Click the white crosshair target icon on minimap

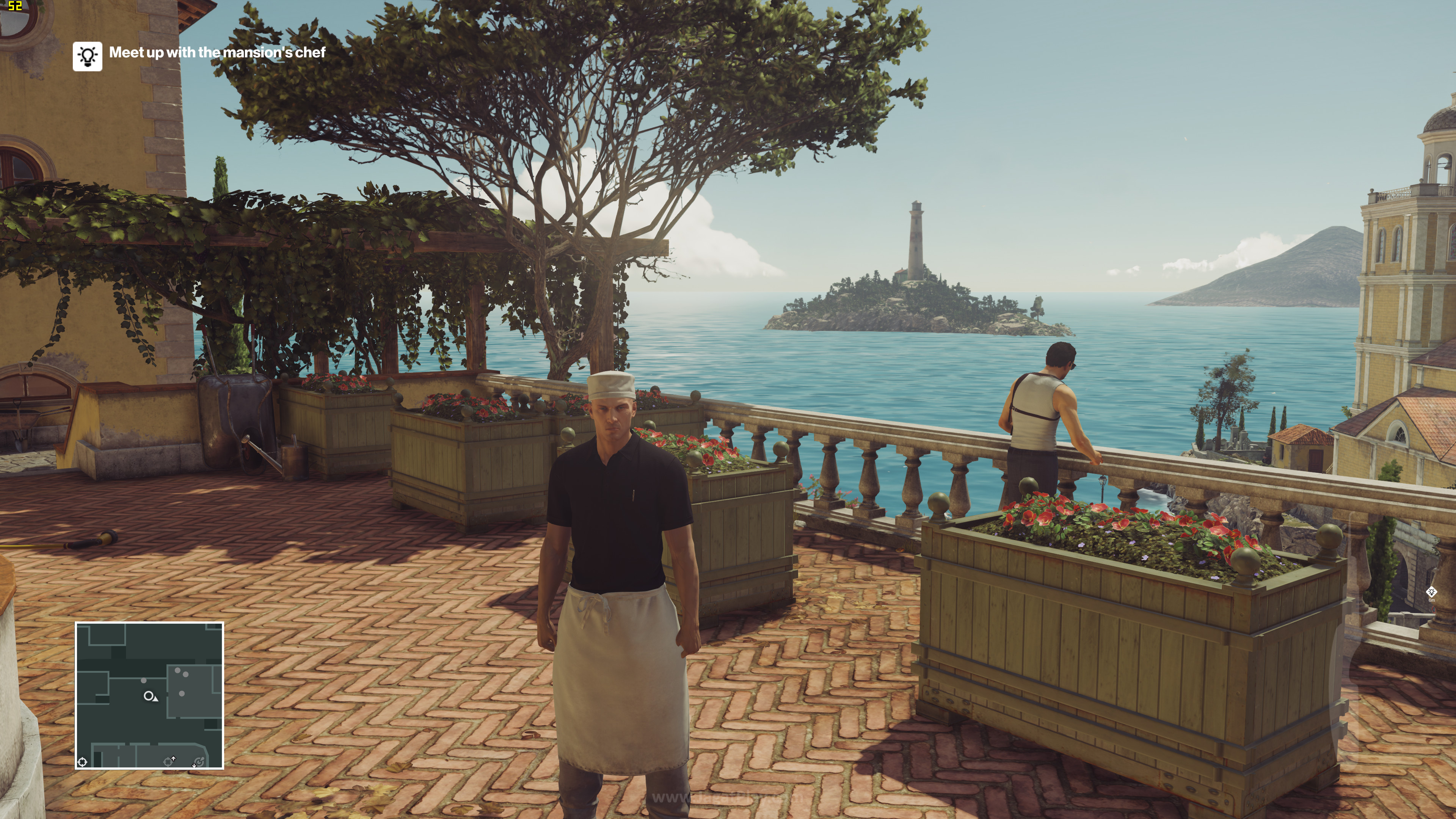(x=83, y=762)
